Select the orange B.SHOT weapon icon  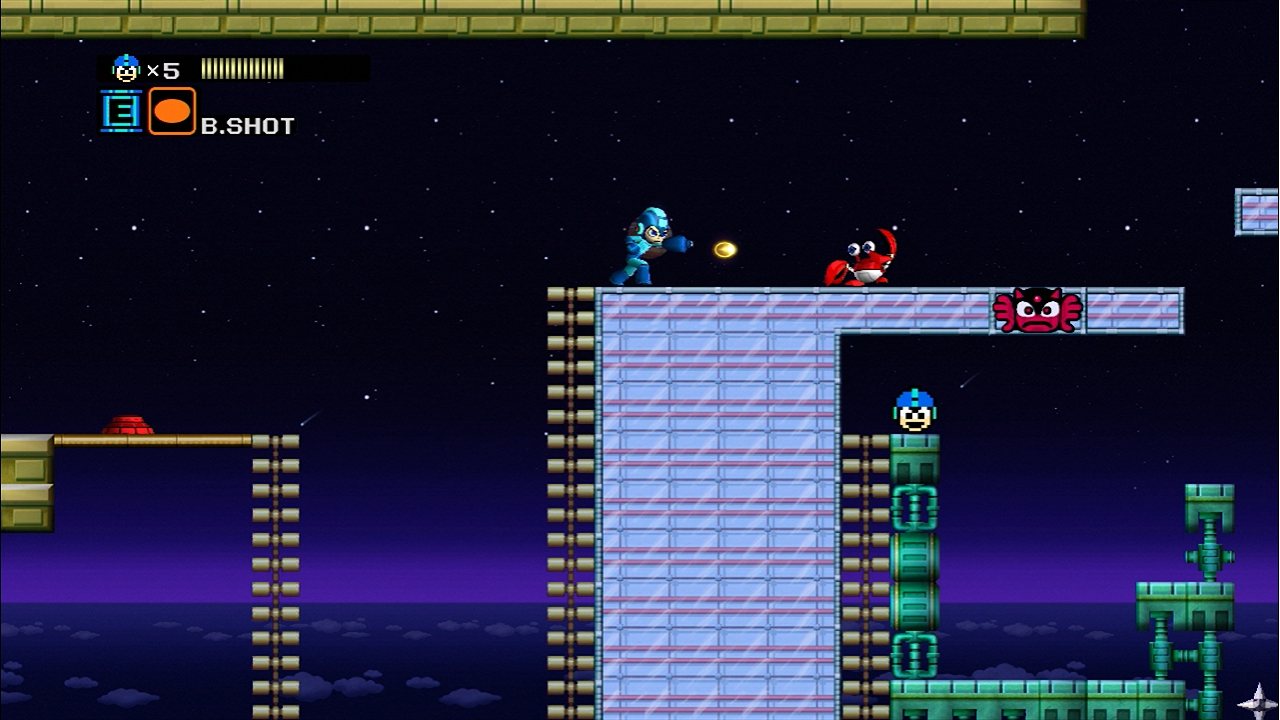[x=172, y=111]
